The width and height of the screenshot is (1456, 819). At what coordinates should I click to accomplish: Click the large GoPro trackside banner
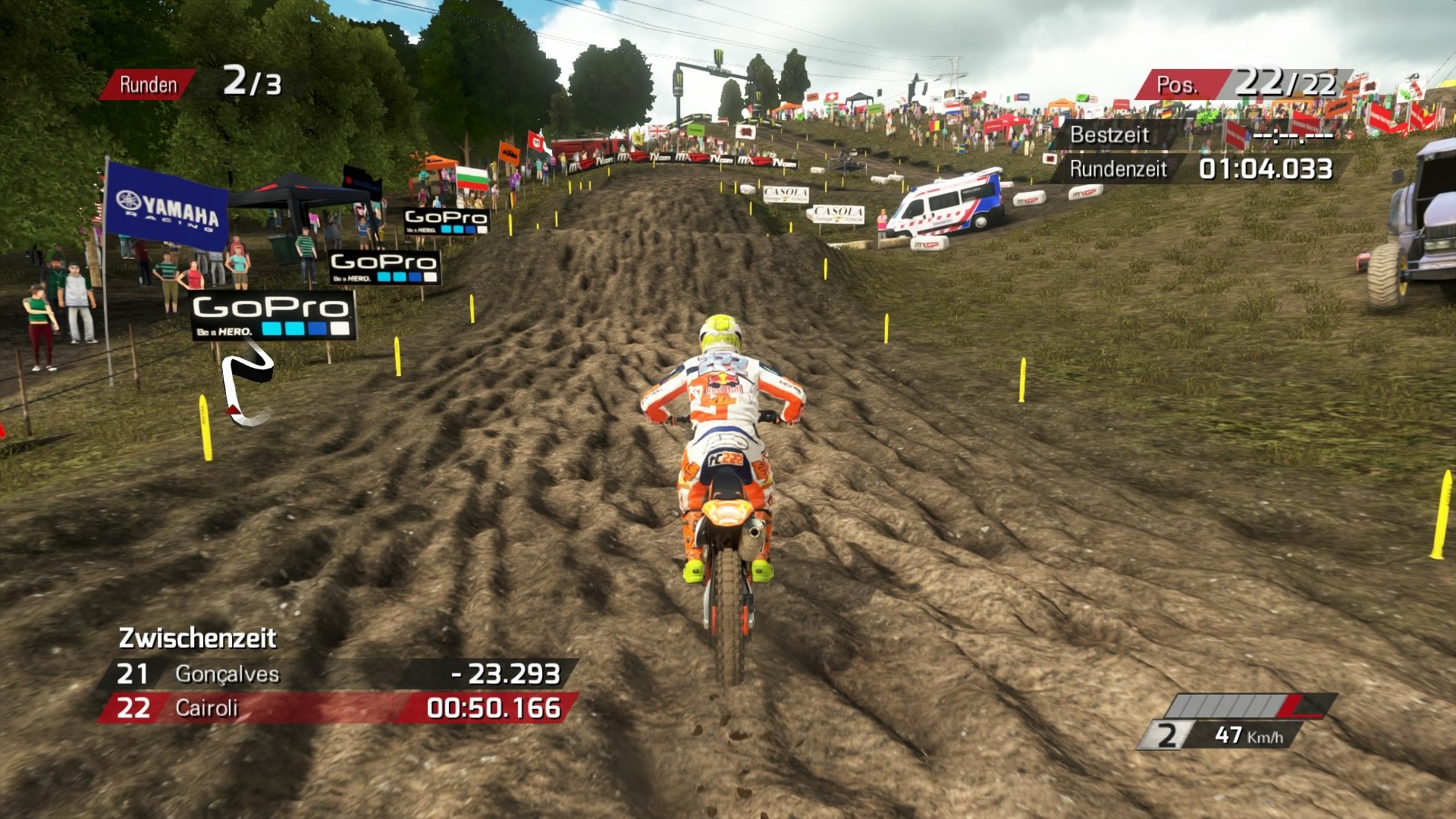point(273,317)
